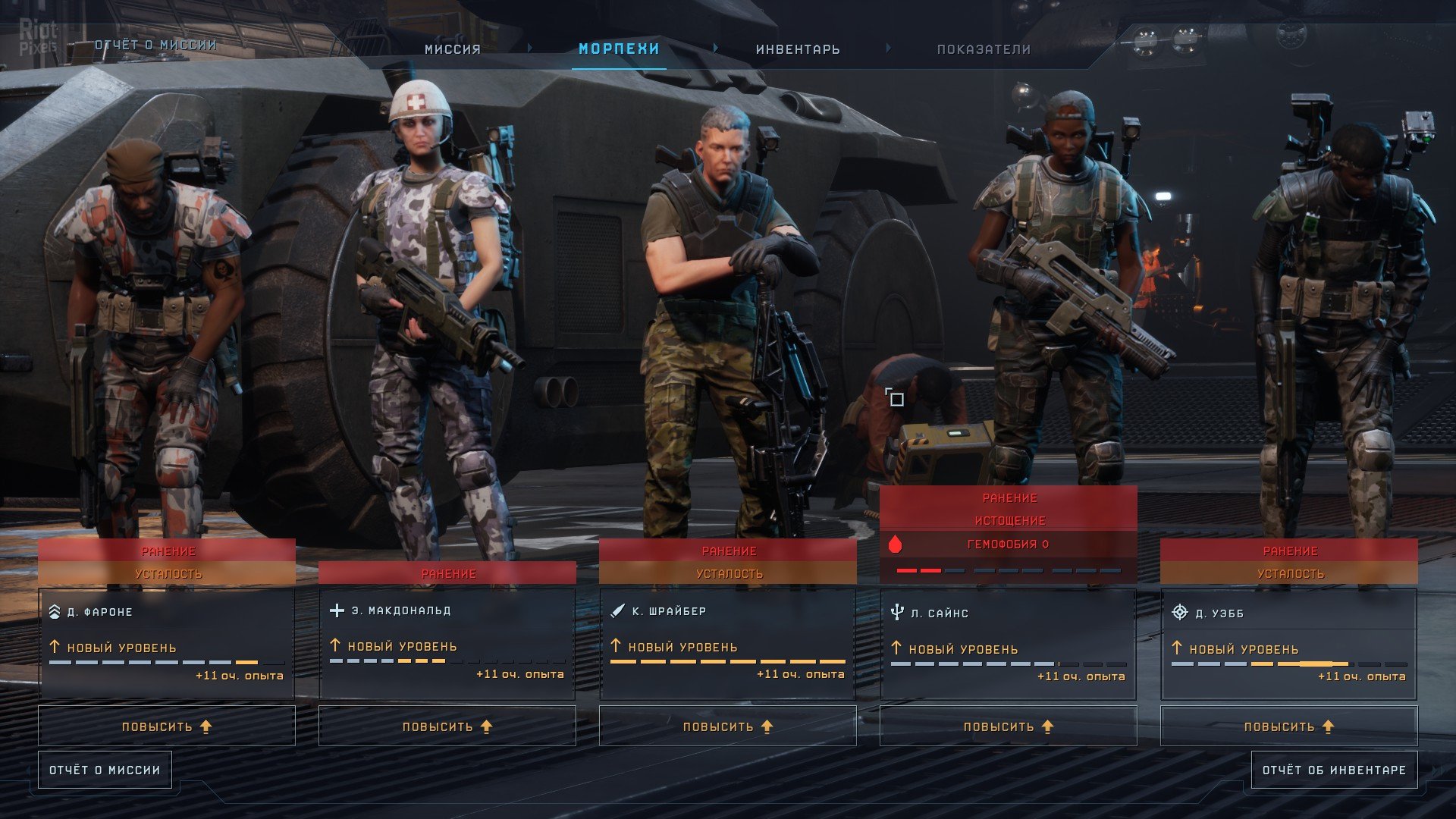Select Э. Макдональд's marine card
The width and height of the screenshot is (1456, 819).
447,643
